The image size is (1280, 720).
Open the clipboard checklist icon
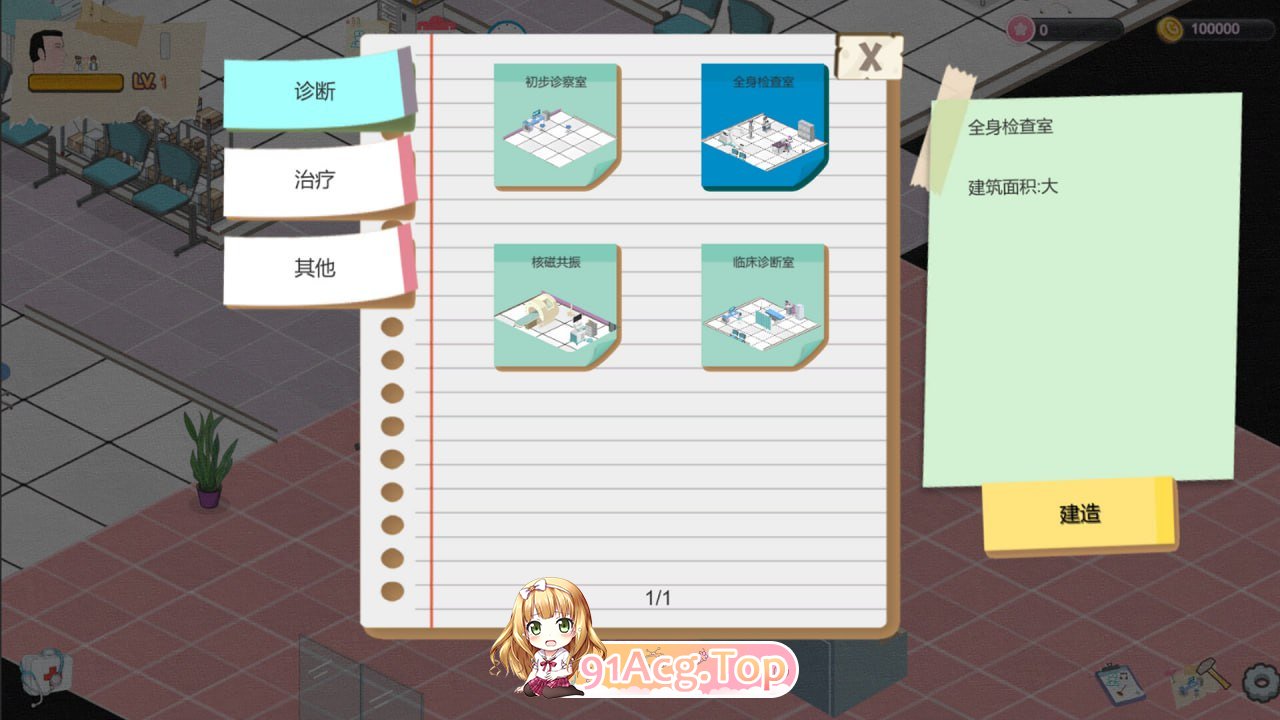(x=1120, y=683)
